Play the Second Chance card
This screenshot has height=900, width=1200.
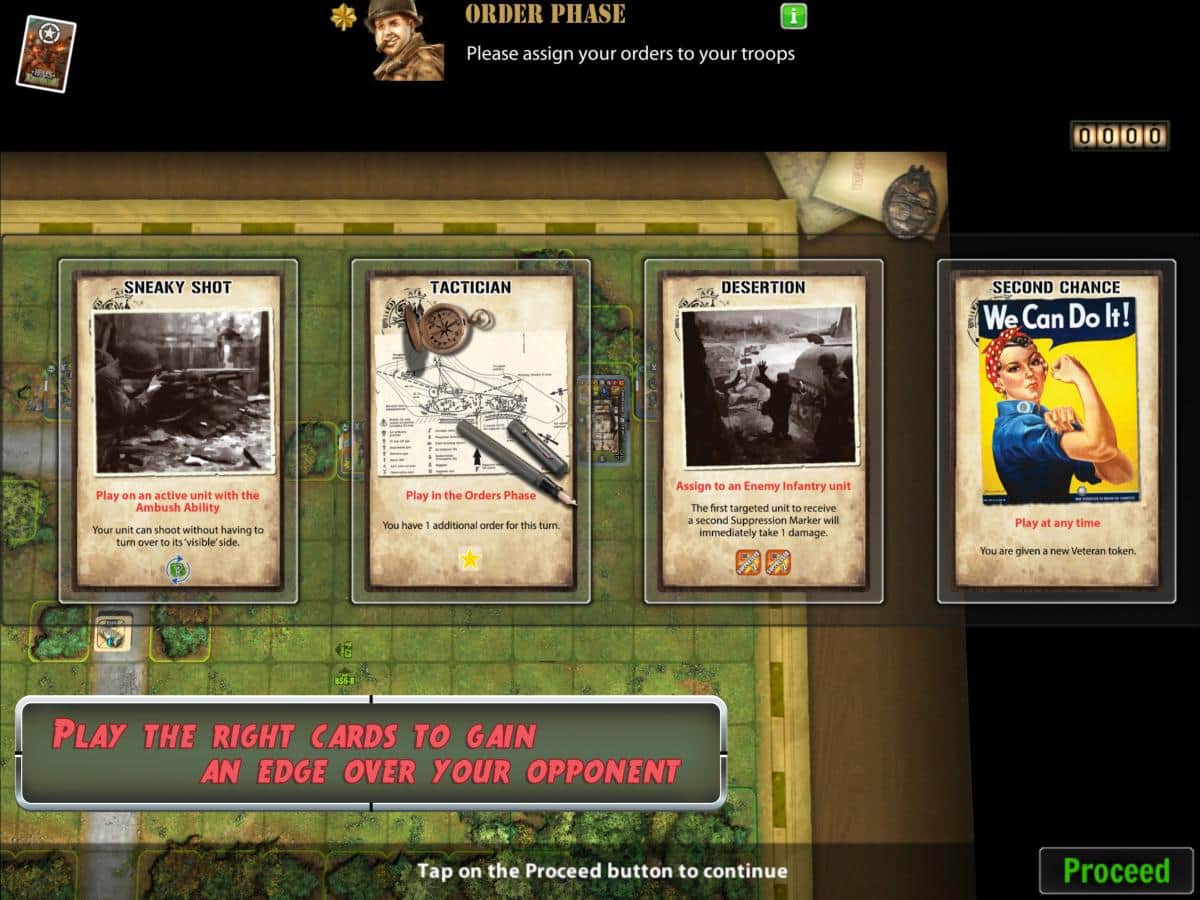pos(1056,431)
